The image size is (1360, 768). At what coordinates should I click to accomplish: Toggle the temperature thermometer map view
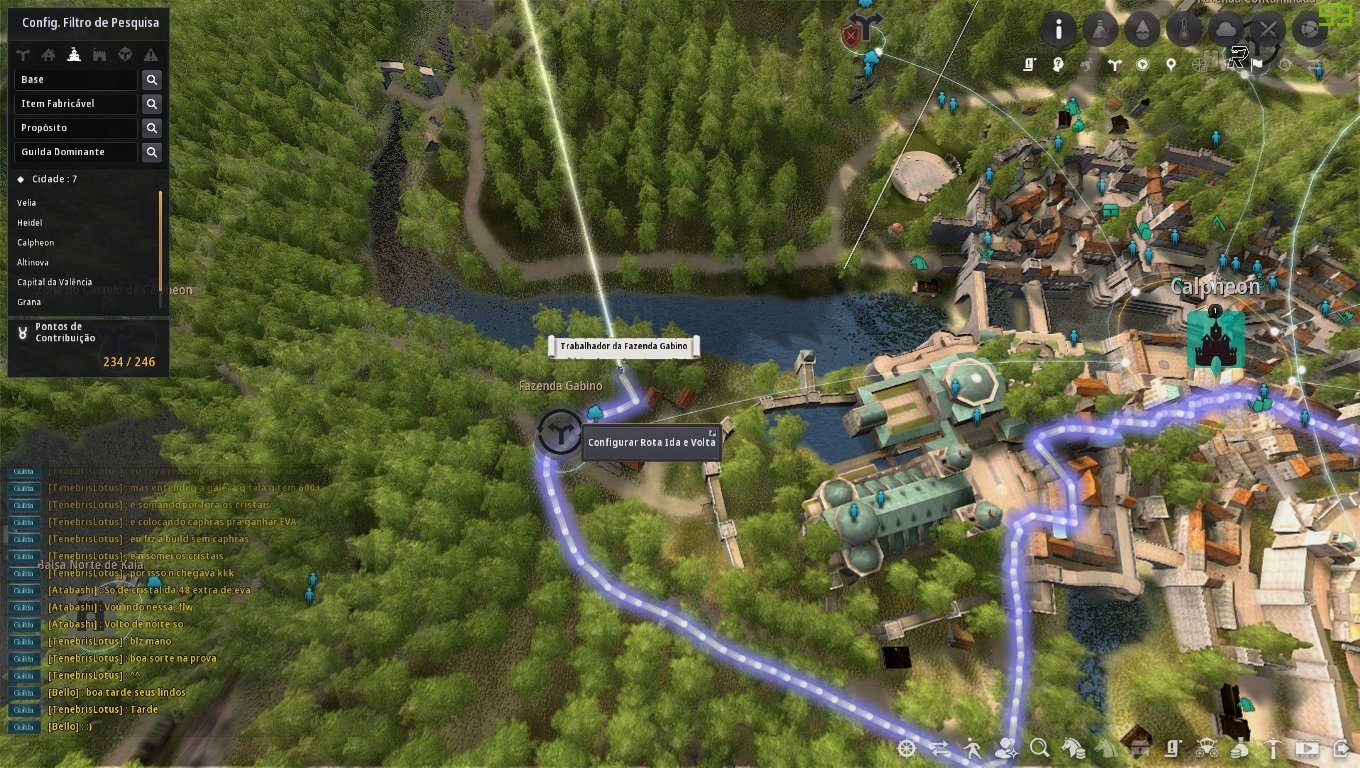click(x=1184, y=30)
